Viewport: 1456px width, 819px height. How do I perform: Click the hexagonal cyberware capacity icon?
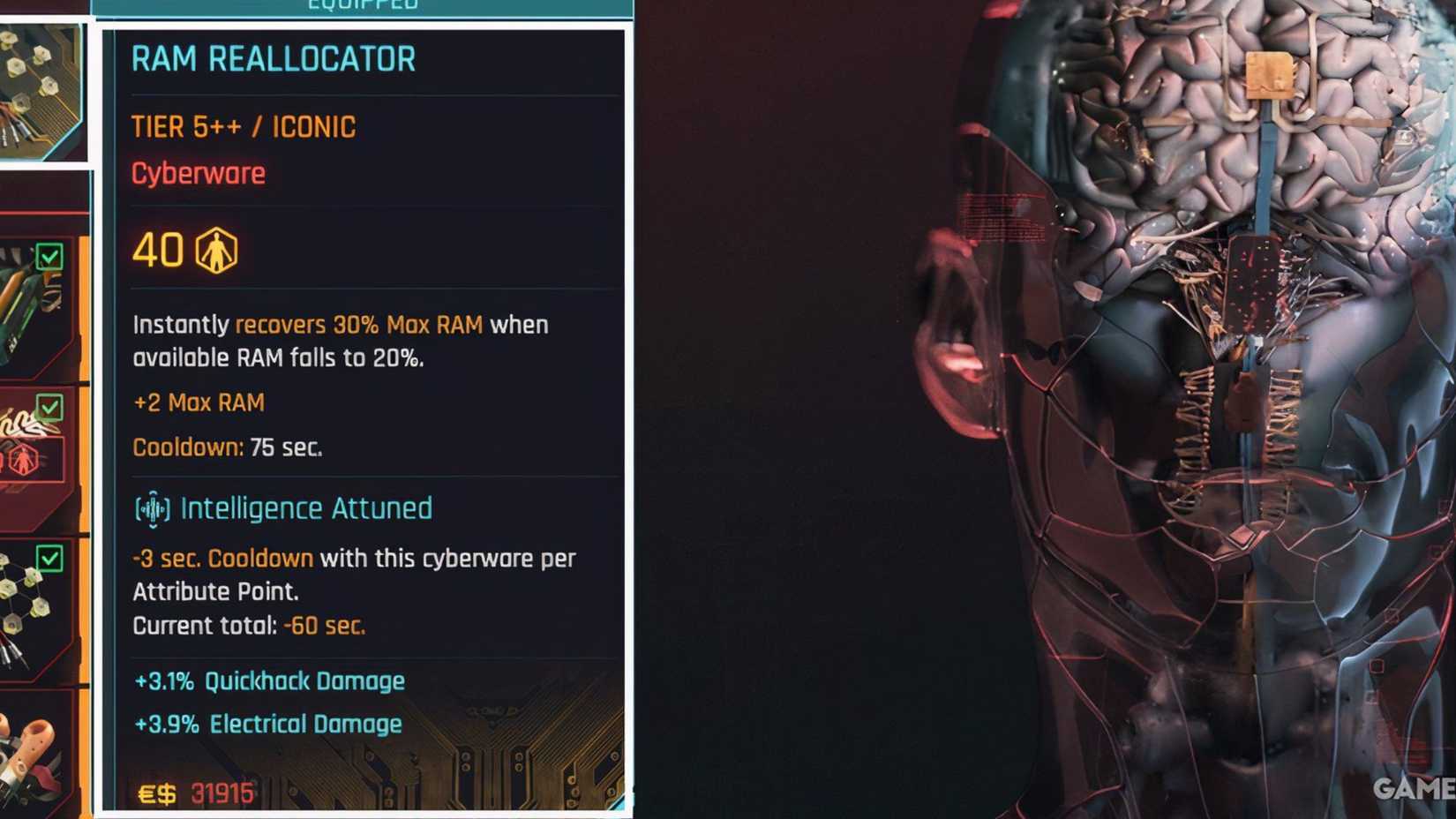point(218,252)
